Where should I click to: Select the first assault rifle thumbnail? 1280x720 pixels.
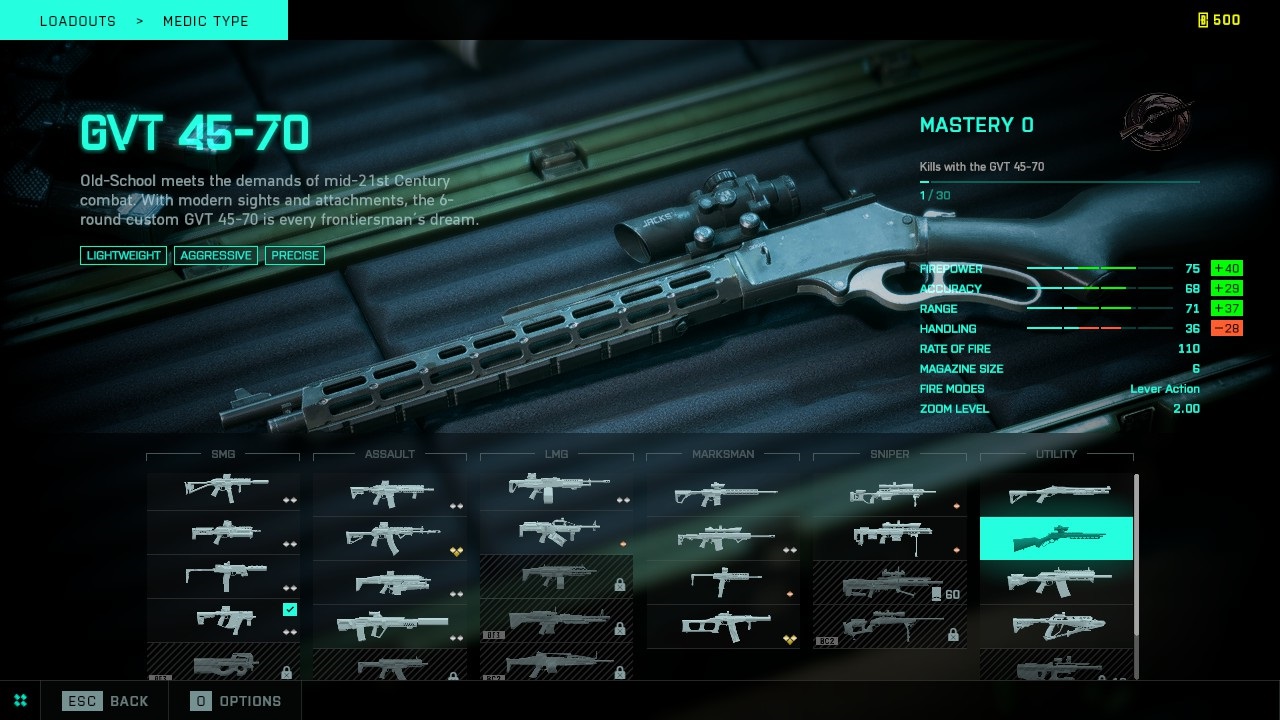(x=390, y=492)
